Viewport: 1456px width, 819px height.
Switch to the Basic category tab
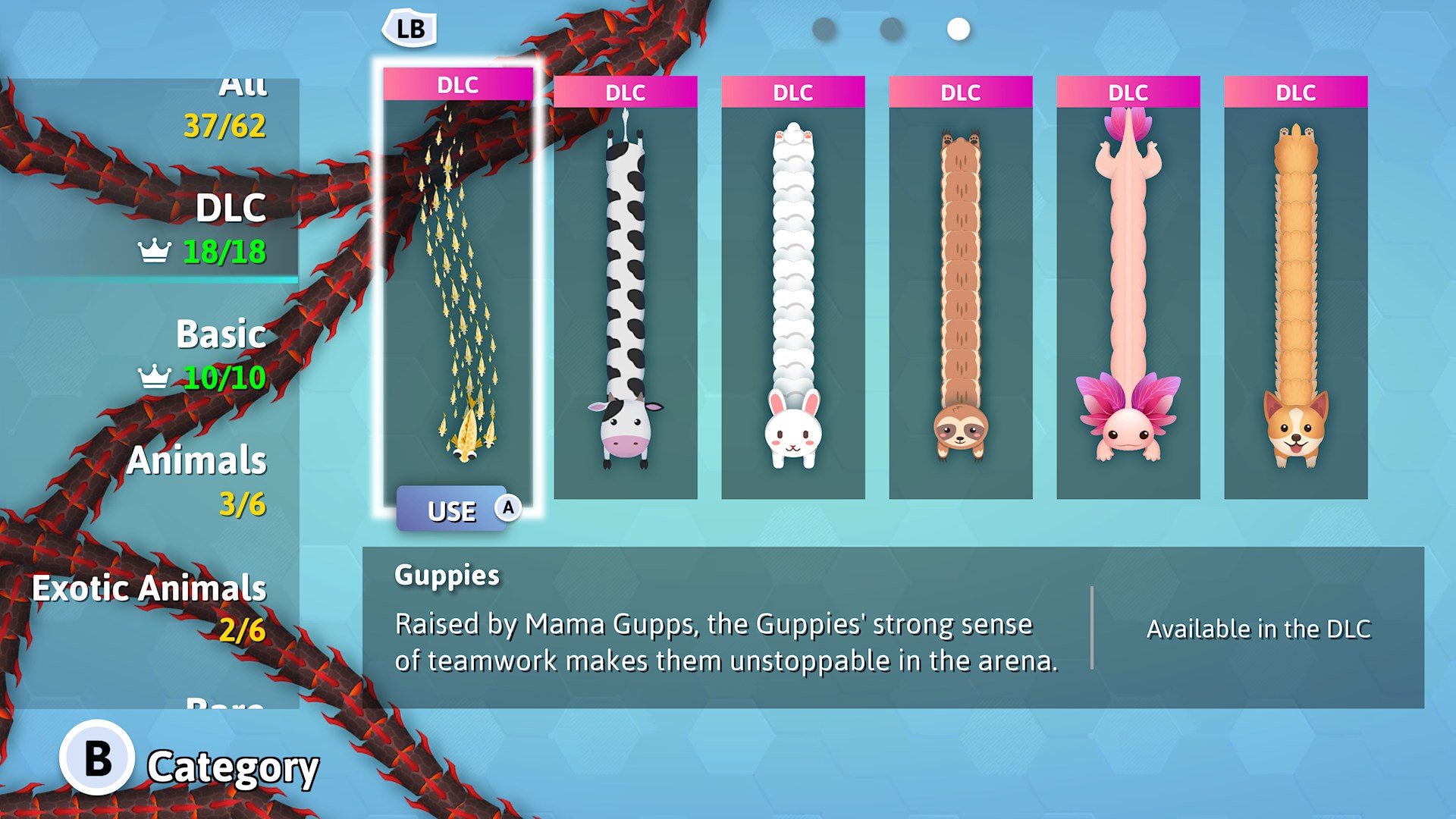[x=220, y=334]
